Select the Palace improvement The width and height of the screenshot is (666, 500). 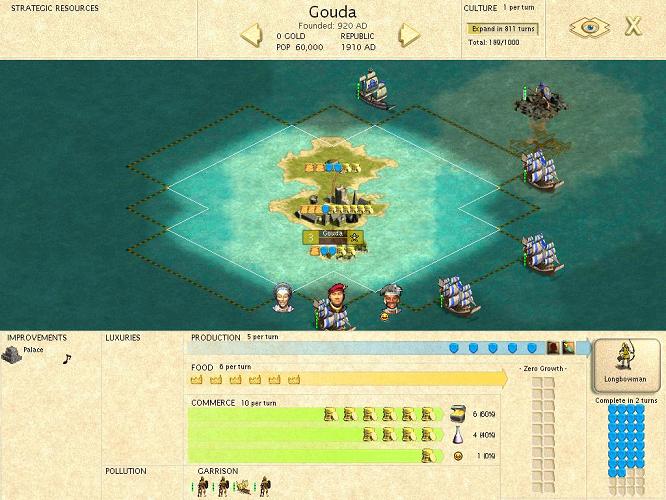13,355
